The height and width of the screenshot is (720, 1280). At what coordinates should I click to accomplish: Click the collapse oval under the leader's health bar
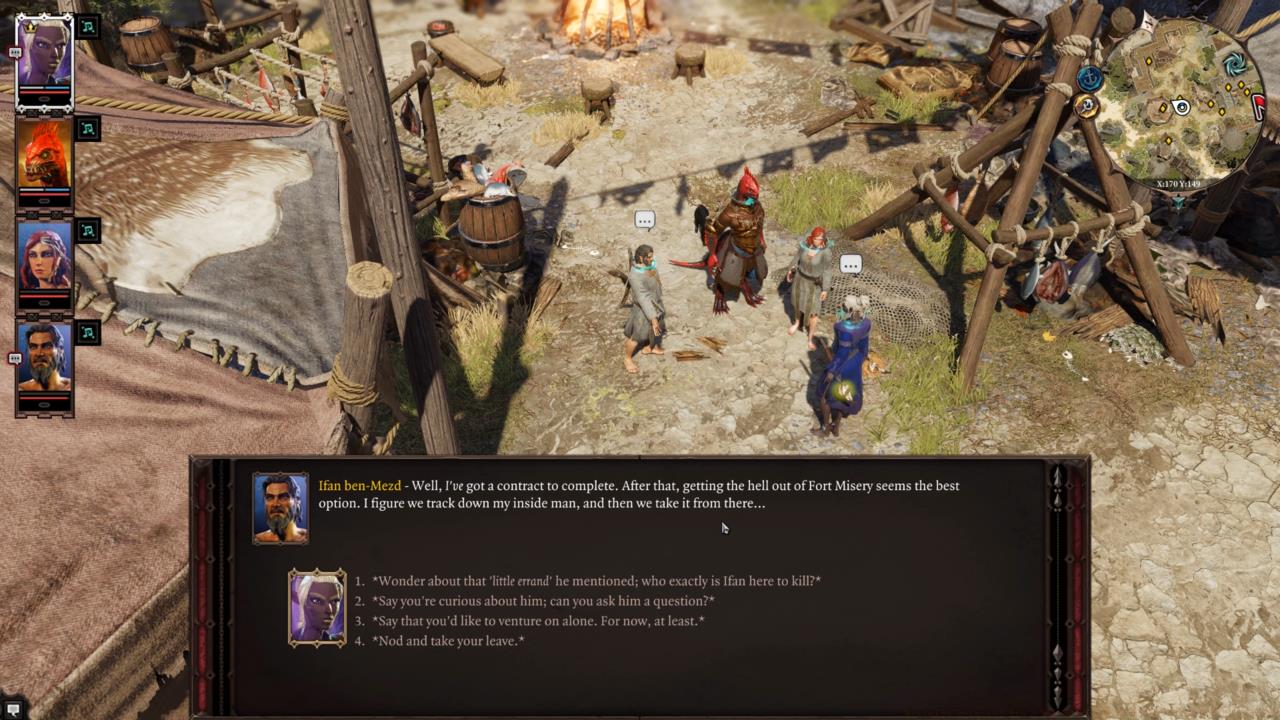tap(44, 97)
